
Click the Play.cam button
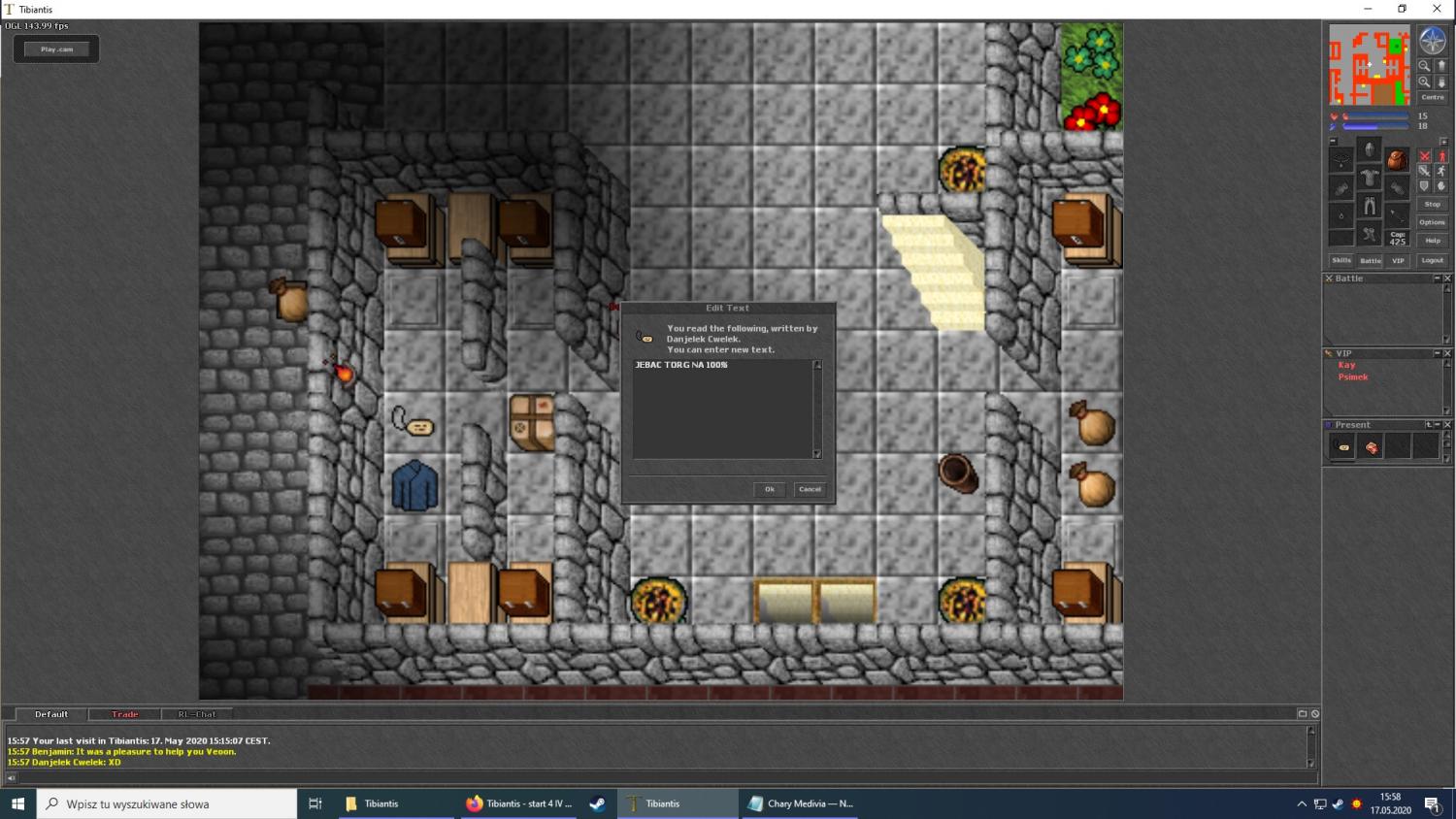(x=56, y=49)
